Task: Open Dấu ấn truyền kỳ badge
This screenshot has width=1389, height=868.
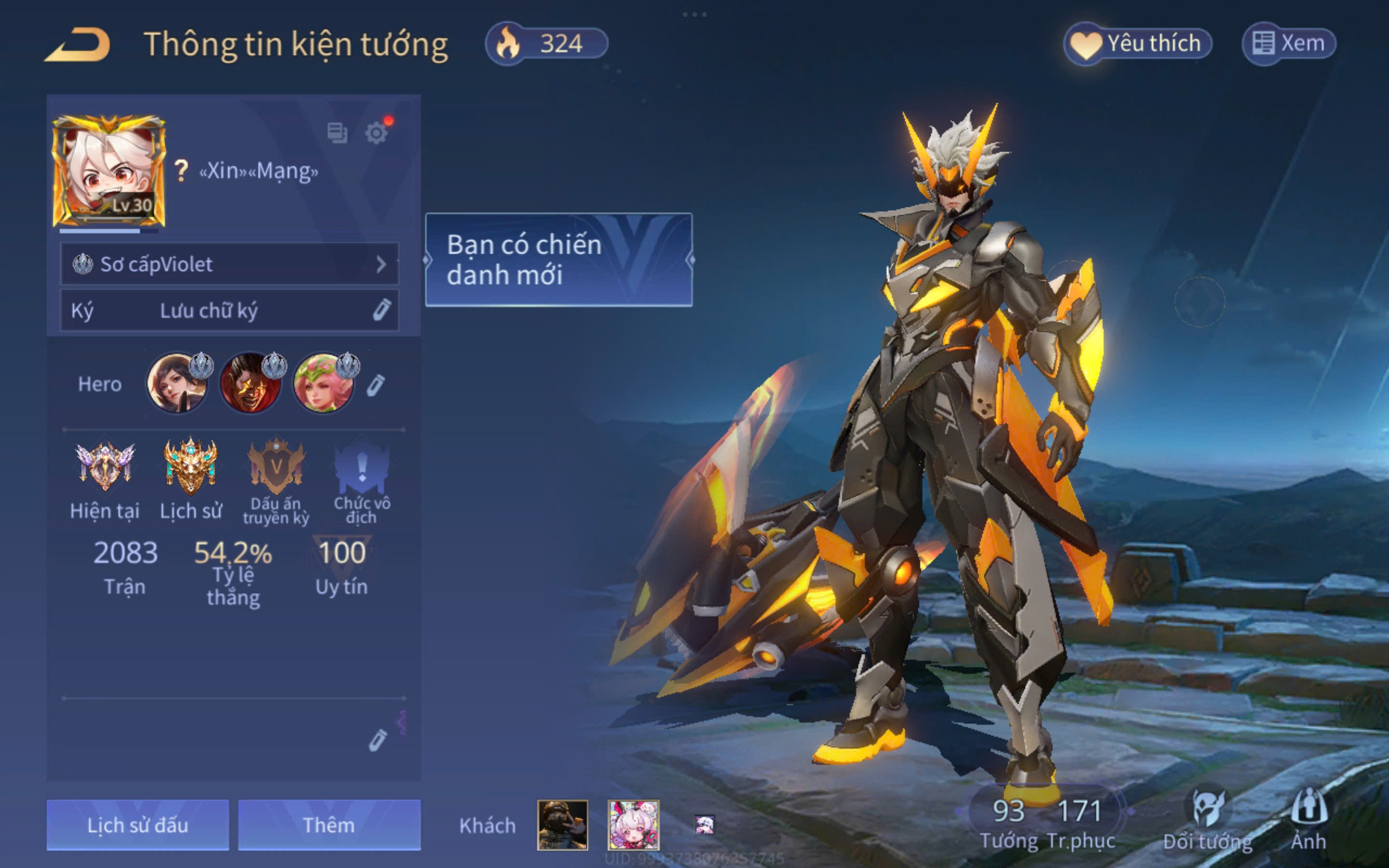Action: [x=276, y=468]
